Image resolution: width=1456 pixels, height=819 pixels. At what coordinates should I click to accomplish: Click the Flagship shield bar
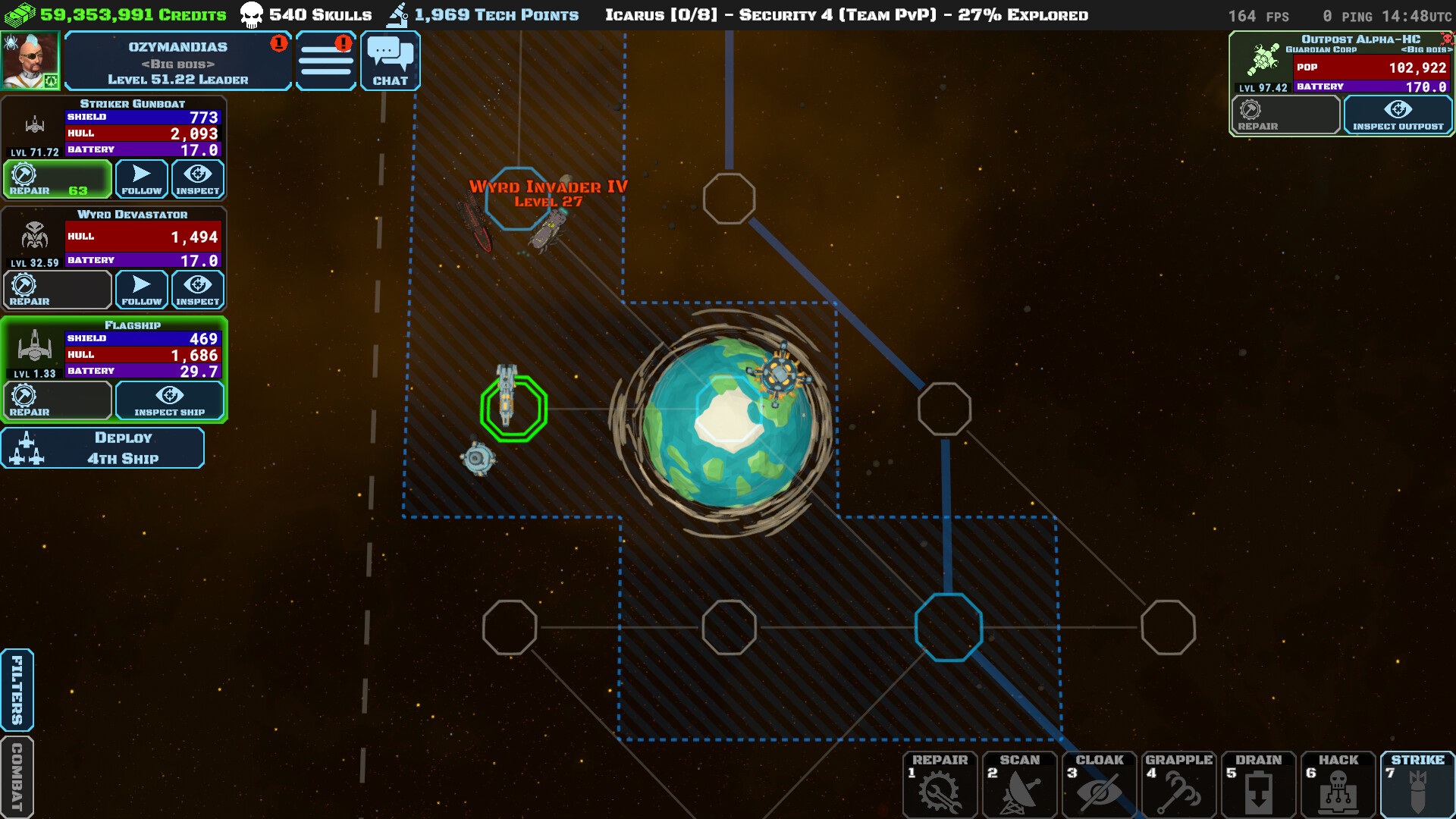(x=143, y=337)
